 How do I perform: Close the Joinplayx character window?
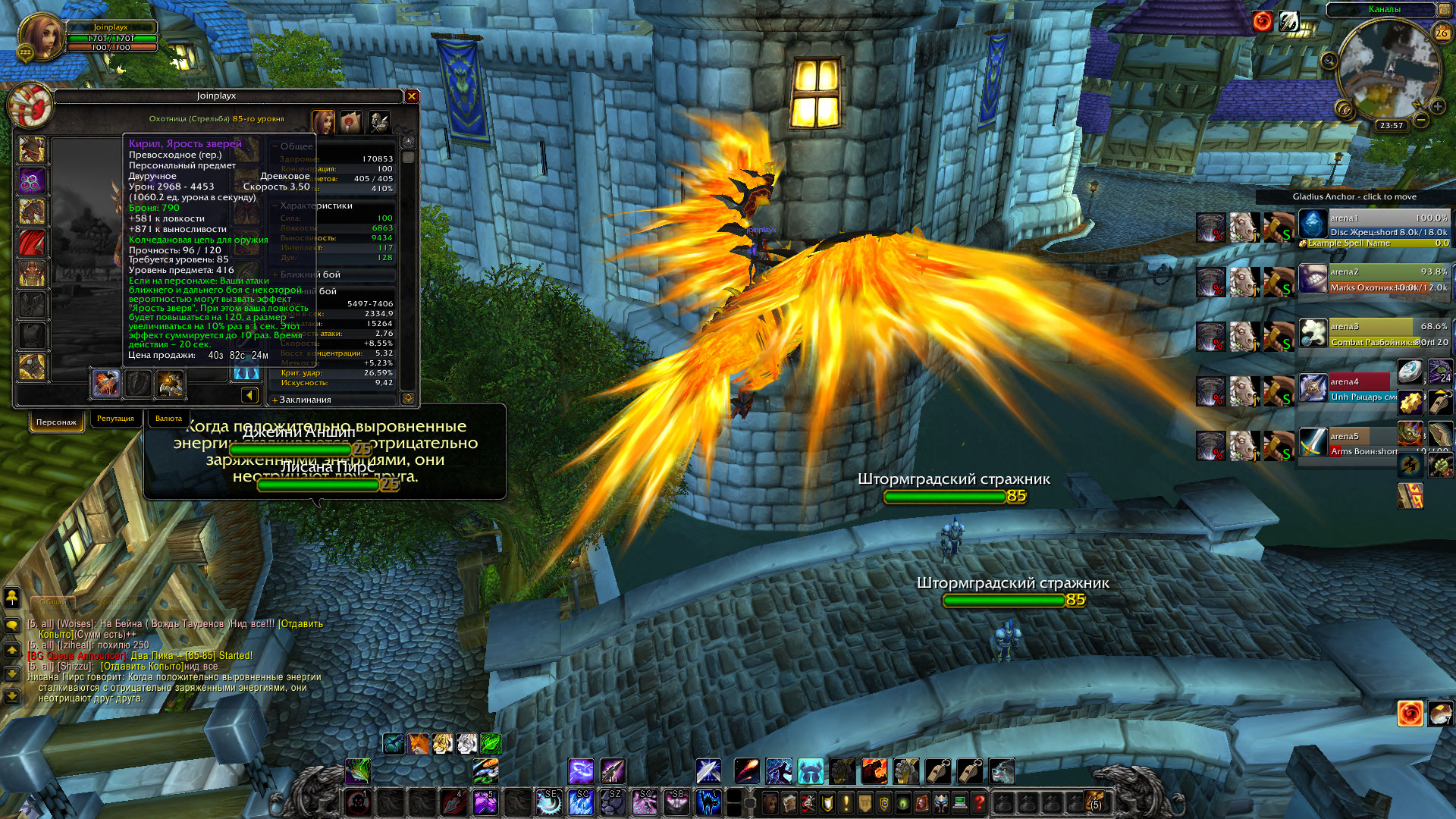412,96
